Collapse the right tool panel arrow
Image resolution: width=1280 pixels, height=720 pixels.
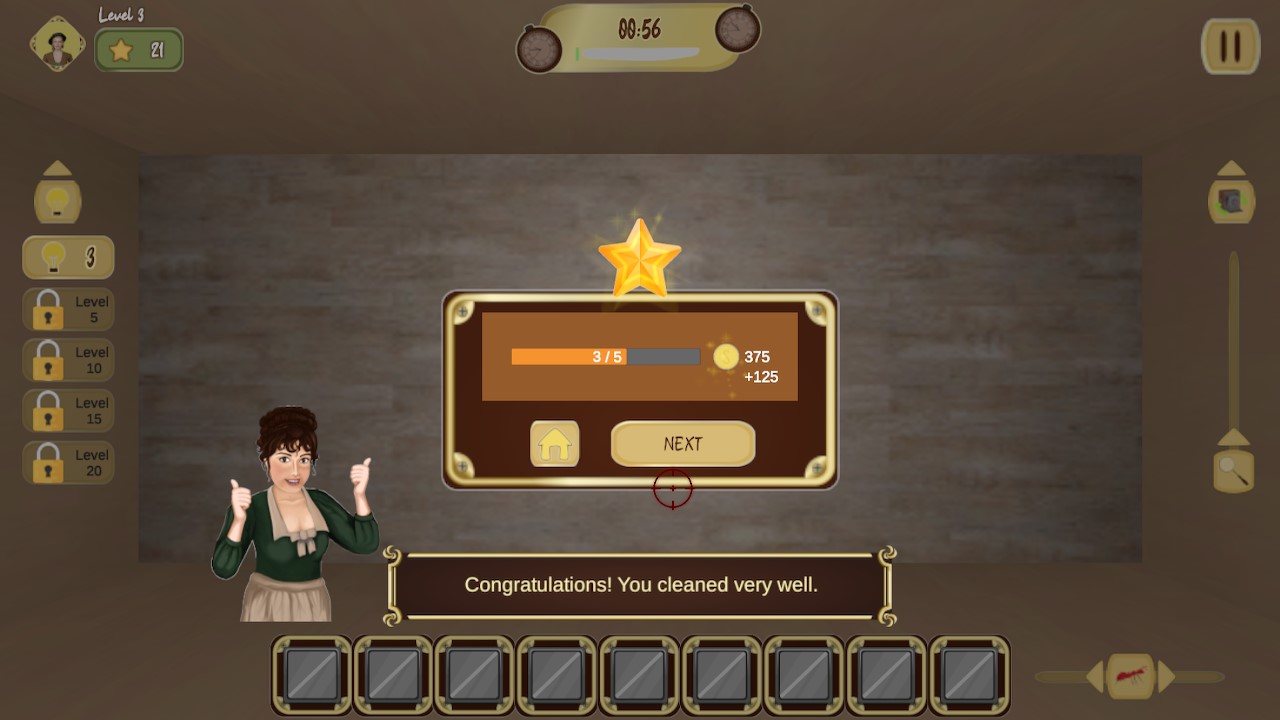[1230, 167]
